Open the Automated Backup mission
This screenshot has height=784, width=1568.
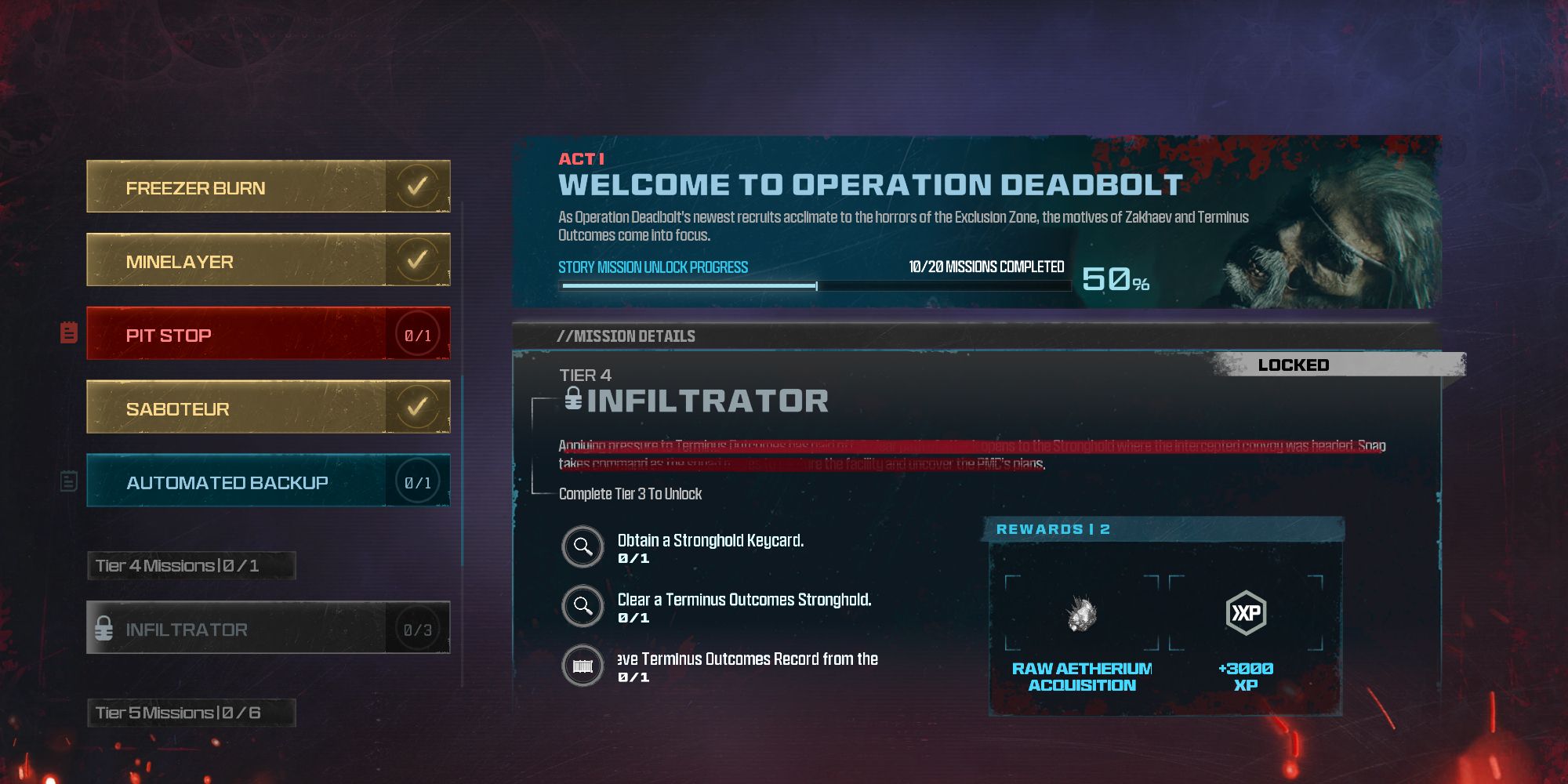point(268,481)
